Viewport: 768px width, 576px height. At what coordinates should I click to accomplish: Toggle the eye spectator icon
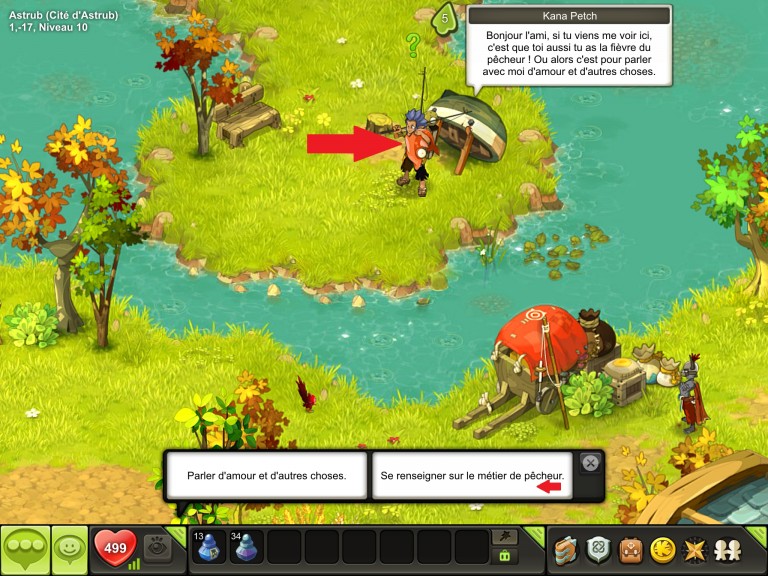tap(157, 546)
